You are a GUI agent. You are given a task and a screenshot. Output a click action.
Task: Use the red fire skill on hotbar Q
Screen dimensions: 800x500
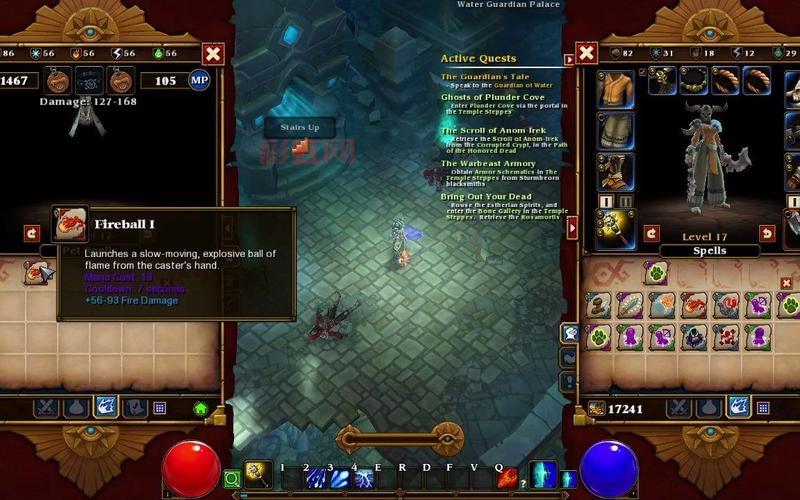click(508, 479)
